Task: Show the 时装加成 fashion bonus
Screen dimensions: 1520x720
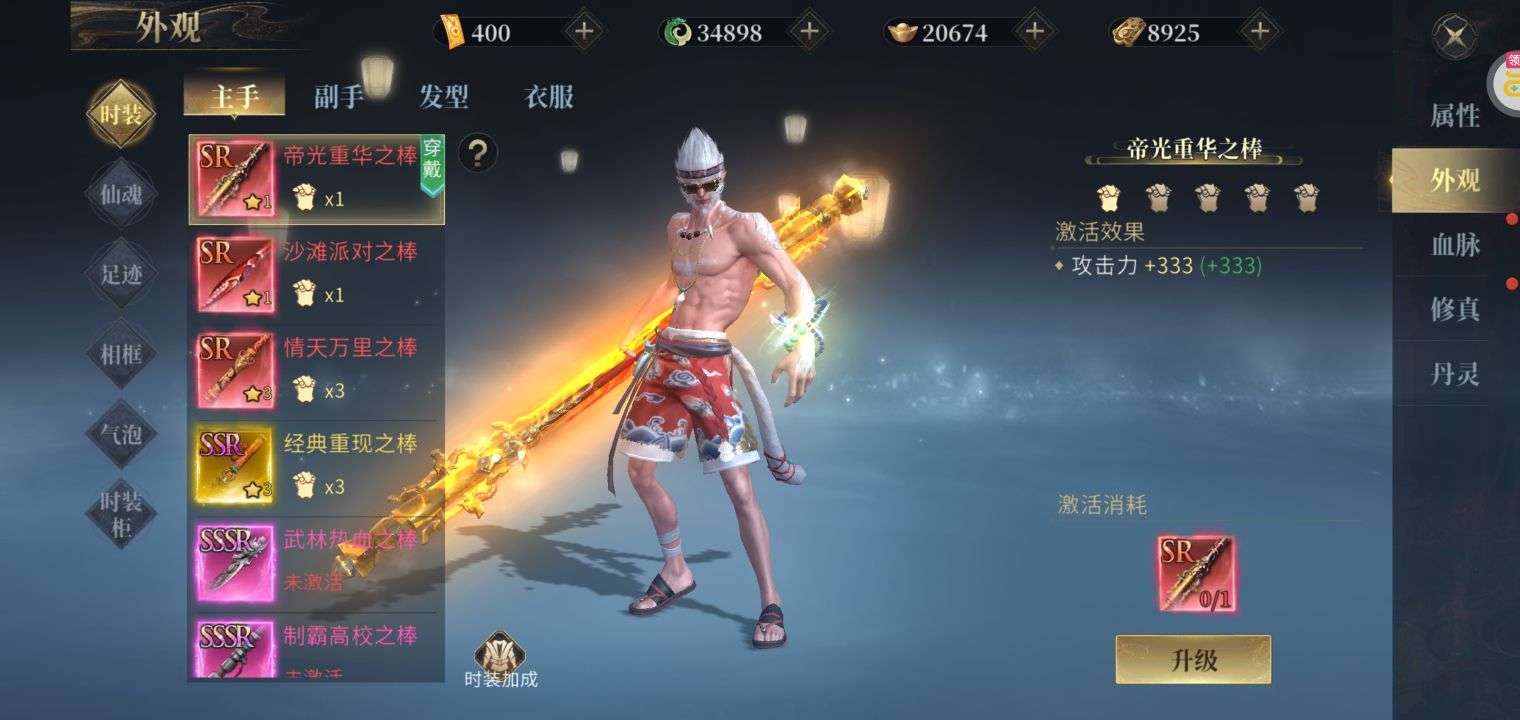Action: (x=501, y=660)
